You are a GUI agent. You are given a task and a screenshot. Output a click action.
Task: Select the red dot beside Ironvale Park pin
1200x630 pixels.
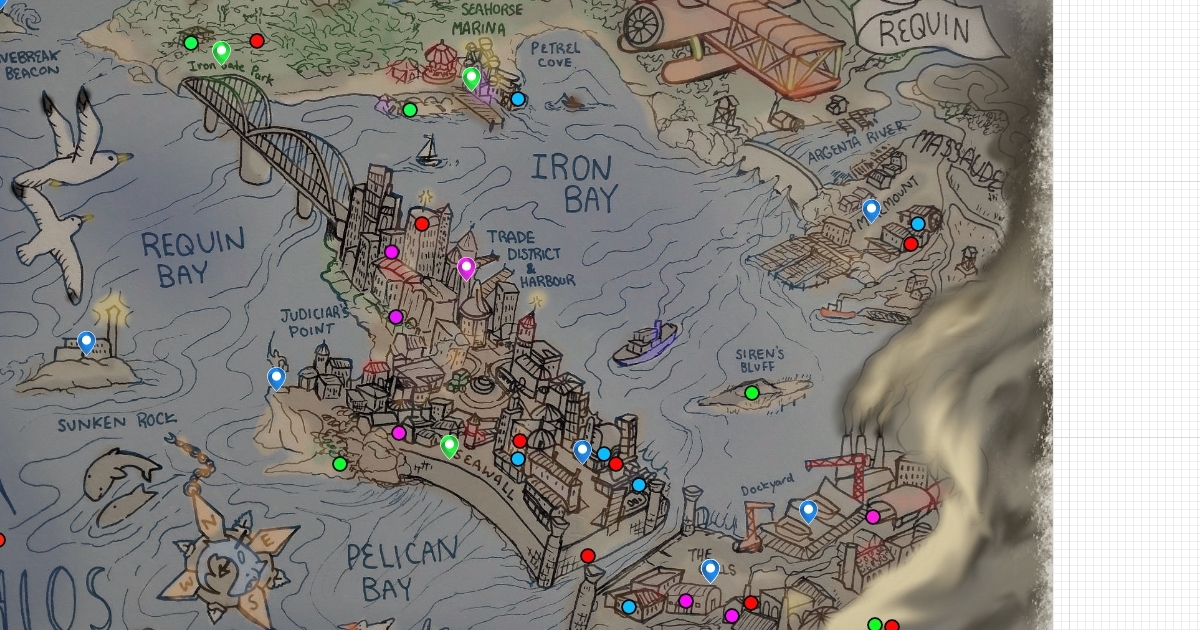[x=257, y=41]
